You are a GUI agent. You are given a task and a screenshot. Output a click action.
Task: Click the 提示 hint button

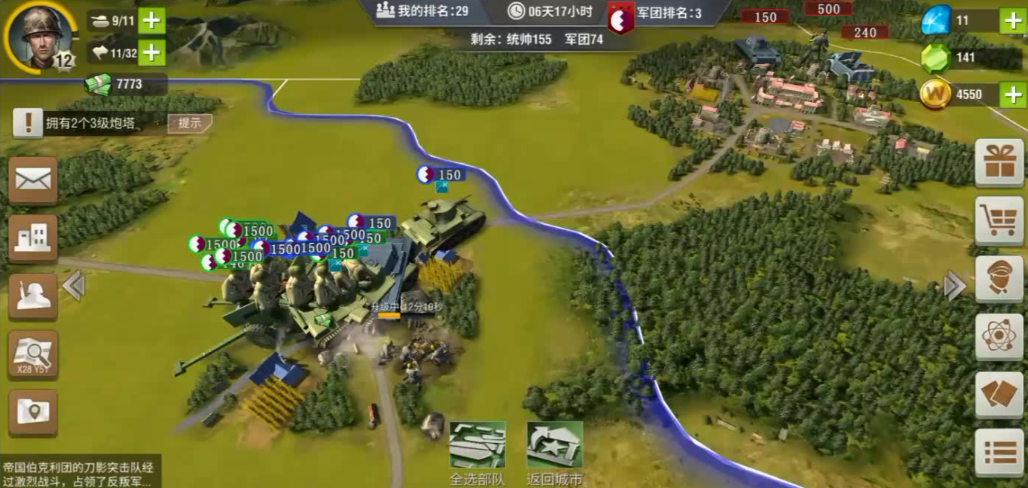tap(189, 123)
